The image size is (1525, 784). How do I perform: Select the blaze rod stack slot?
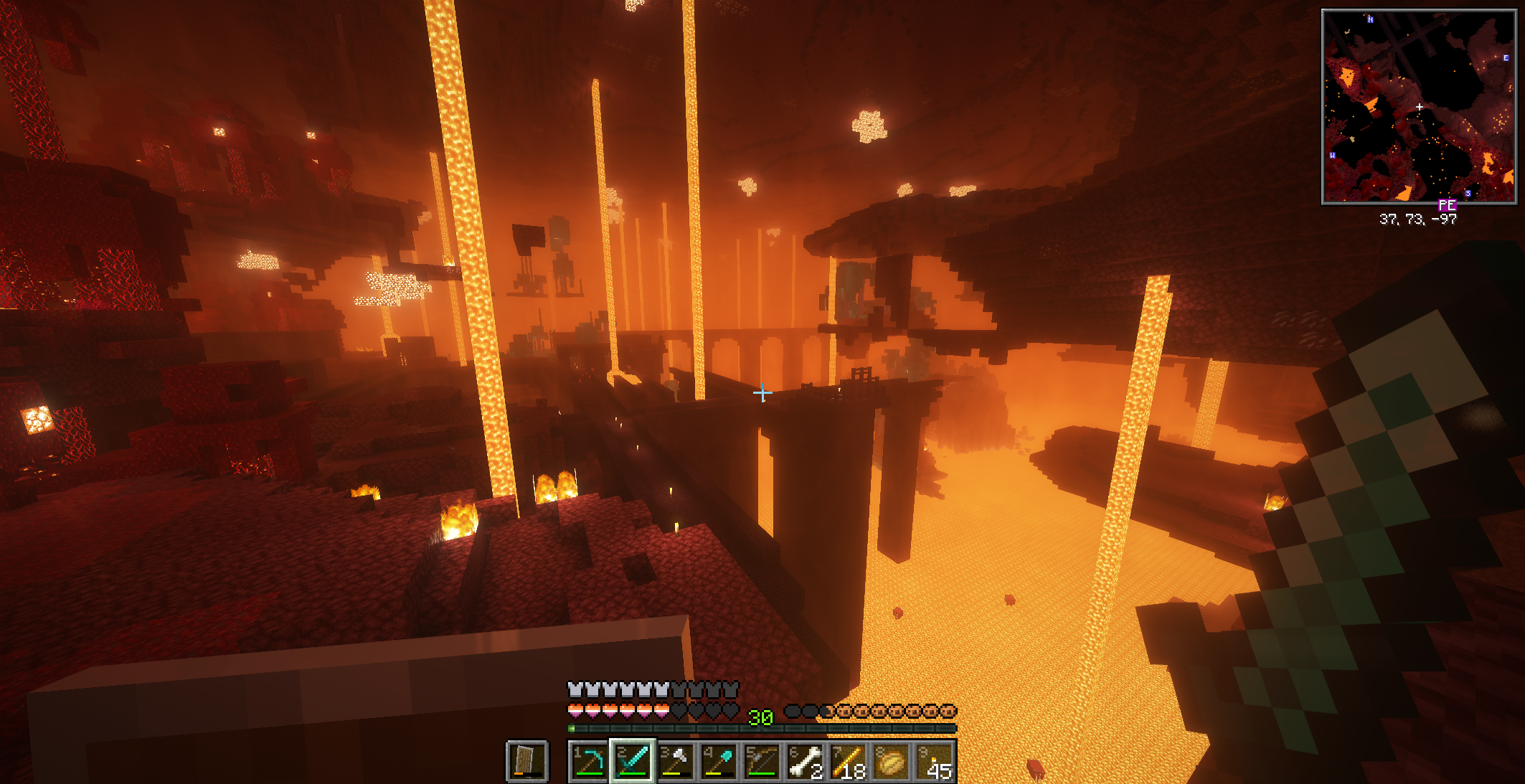click(848, 762)
